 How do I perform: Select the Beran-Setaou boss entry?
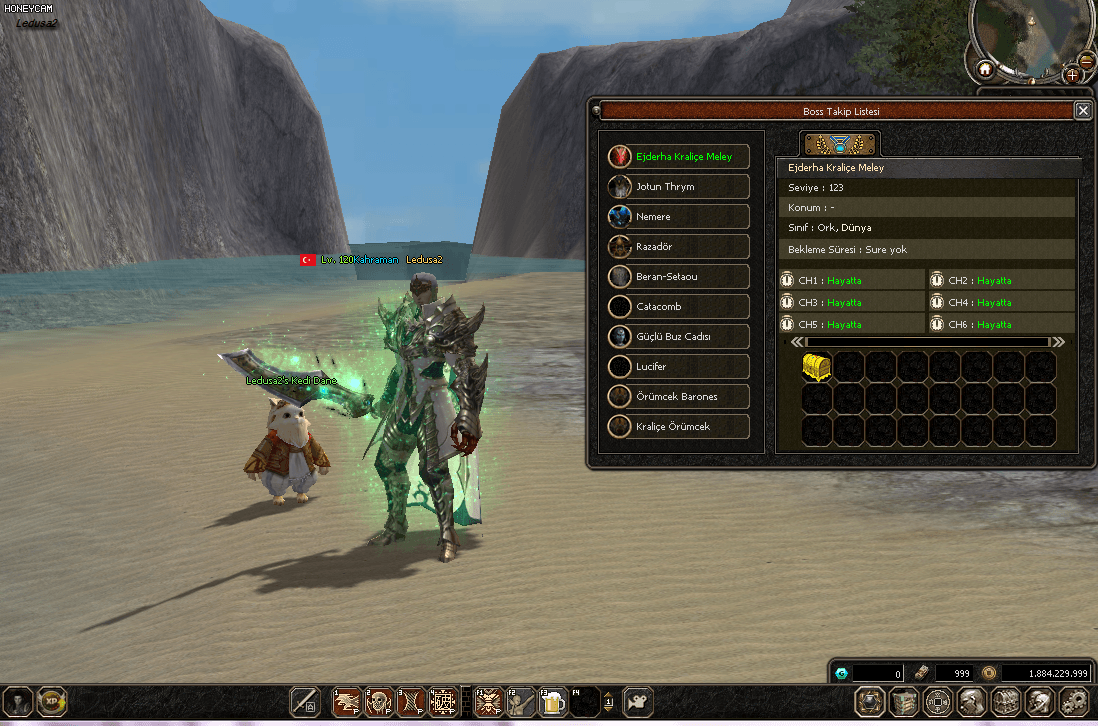pos(679,277)
